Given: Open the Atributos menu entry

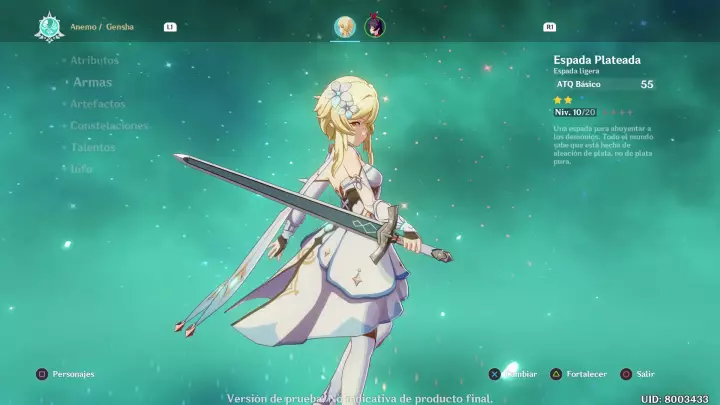Looking at the screenshot, I should click(x=94, y=60).
